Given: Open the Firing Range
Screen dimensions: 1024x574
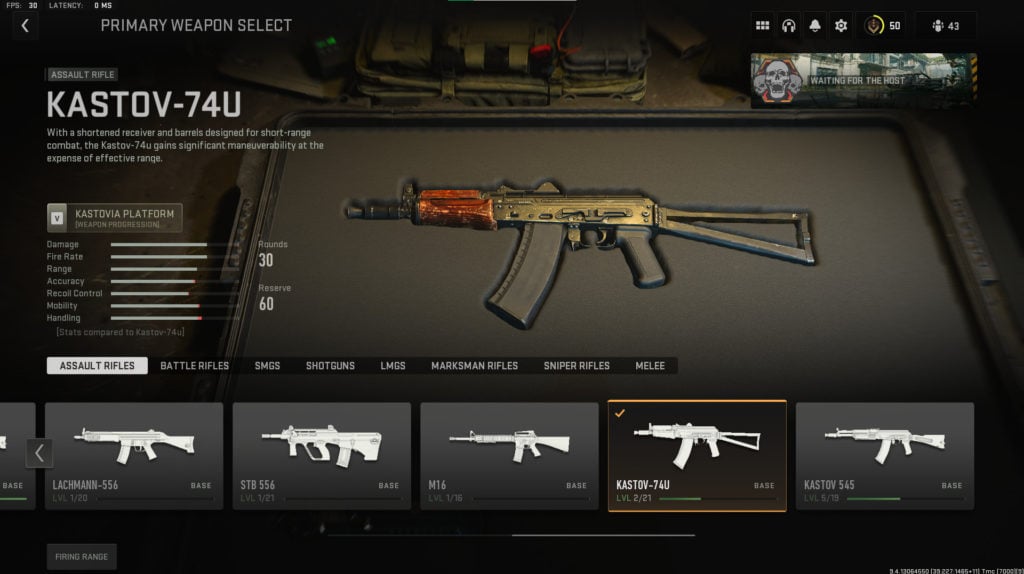Looking at the screenshot, I should 81,556.
